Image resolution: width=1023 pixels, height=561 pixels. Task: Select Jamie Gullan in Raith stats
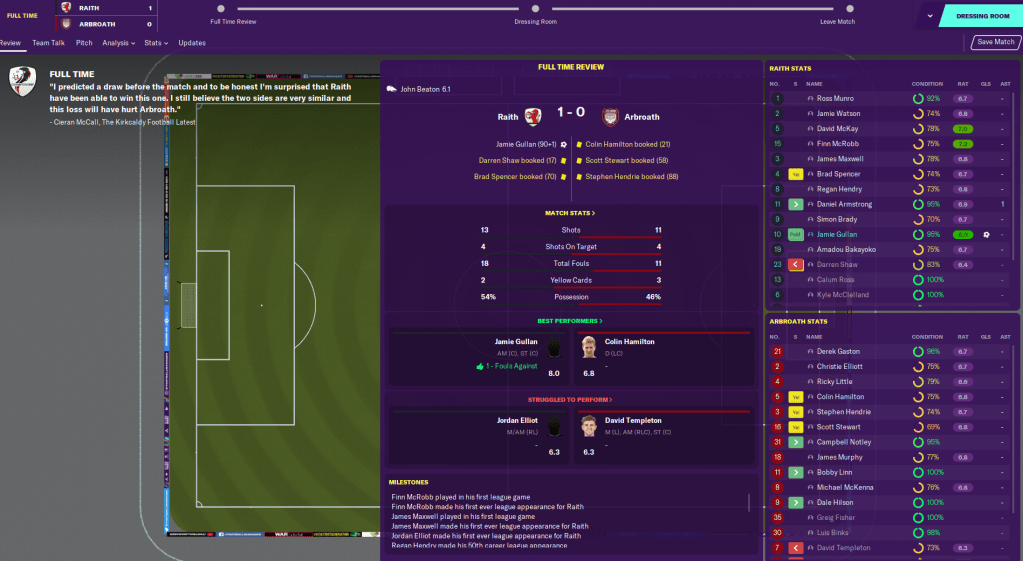tap(838, 234)
